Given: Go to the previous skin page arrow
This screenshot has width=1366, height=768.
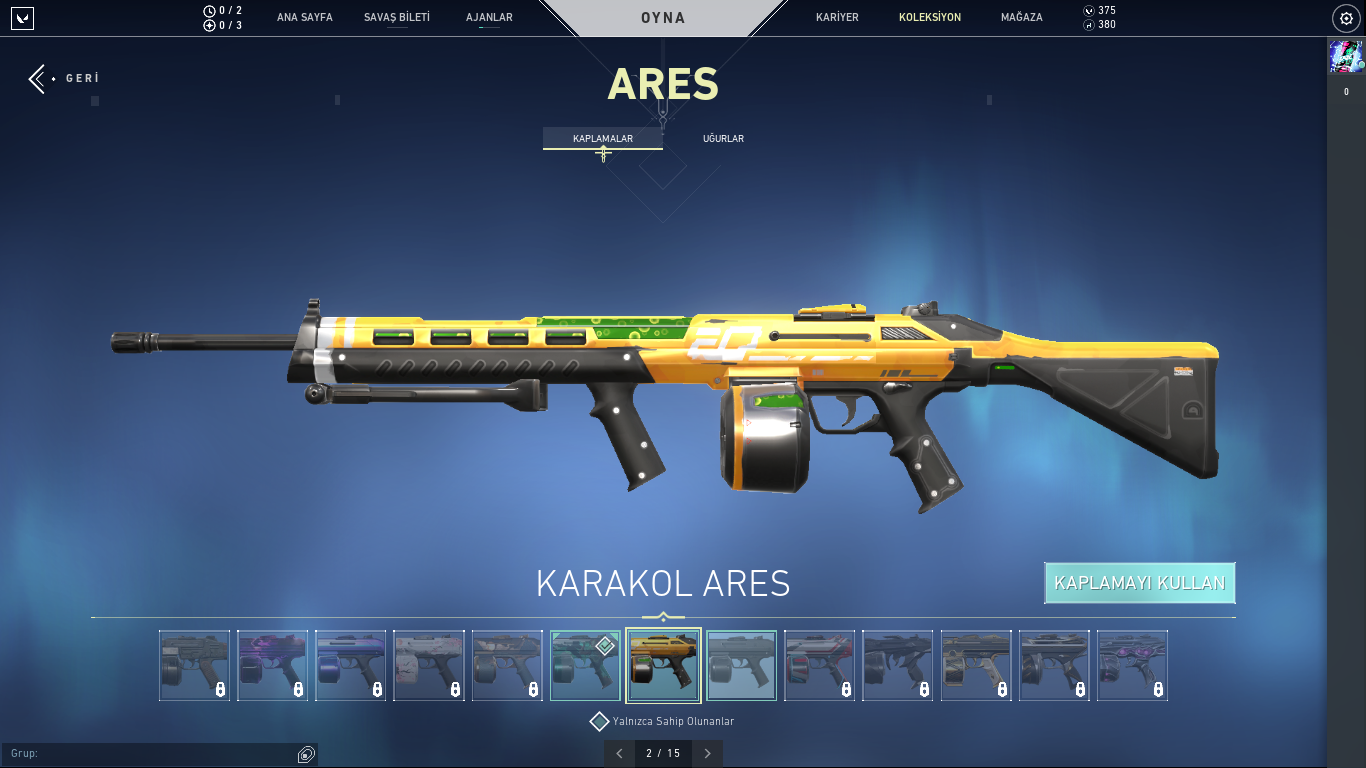Looking at the screenshot, I should click(619, 753).
